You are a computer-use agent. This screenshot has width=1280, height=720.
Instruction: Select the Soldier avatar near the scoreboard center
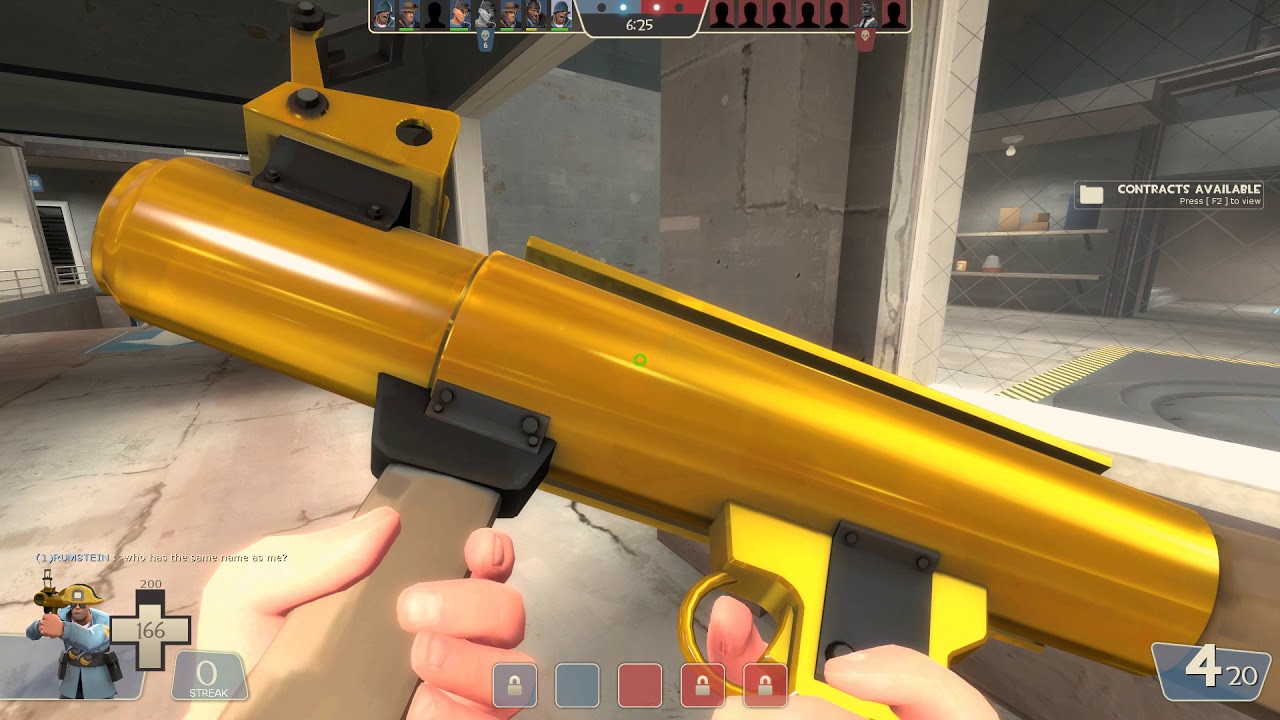[x=560, y=15]
